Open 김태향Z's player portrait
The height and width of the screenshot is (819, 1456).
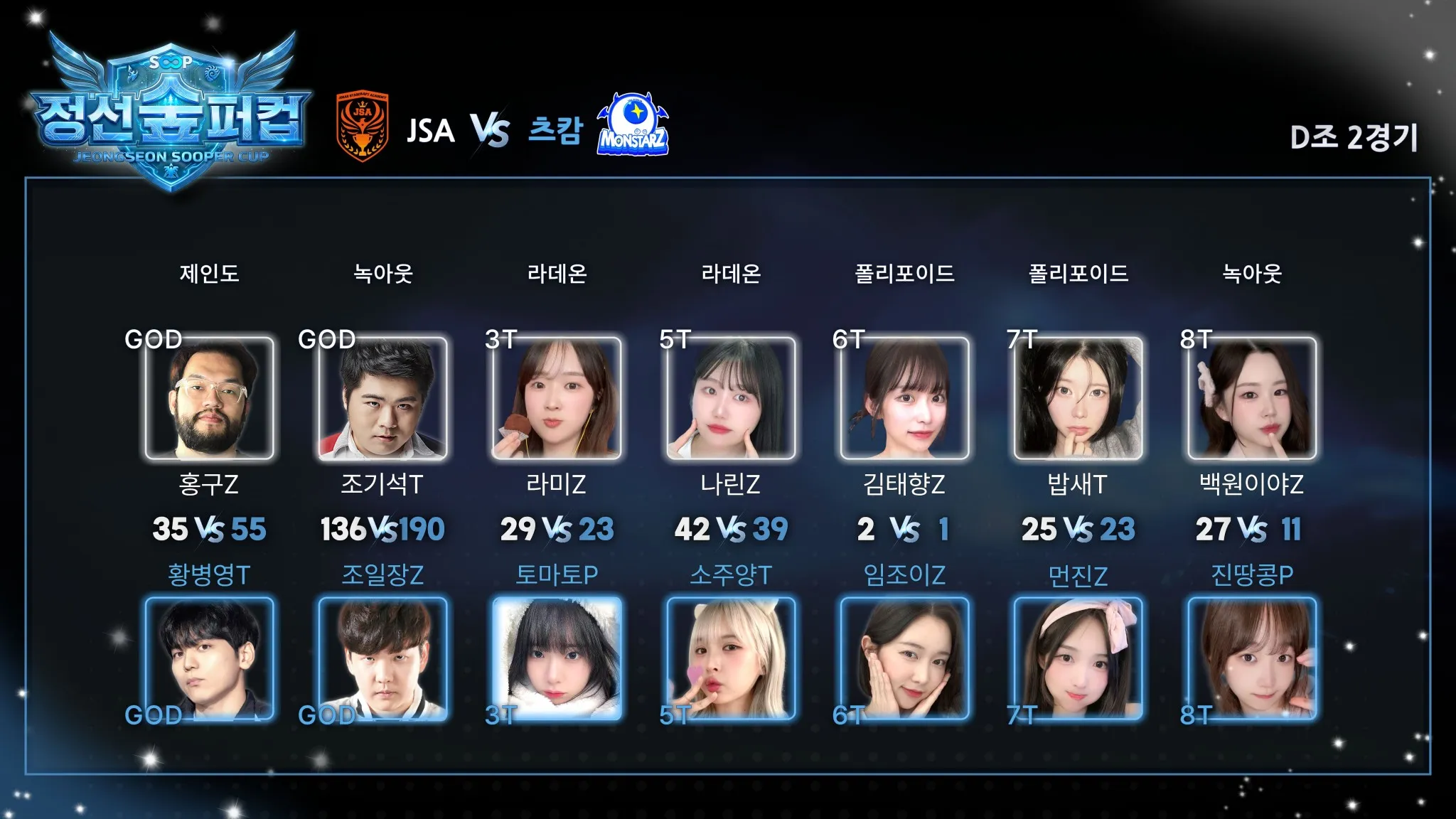point(904,398)
